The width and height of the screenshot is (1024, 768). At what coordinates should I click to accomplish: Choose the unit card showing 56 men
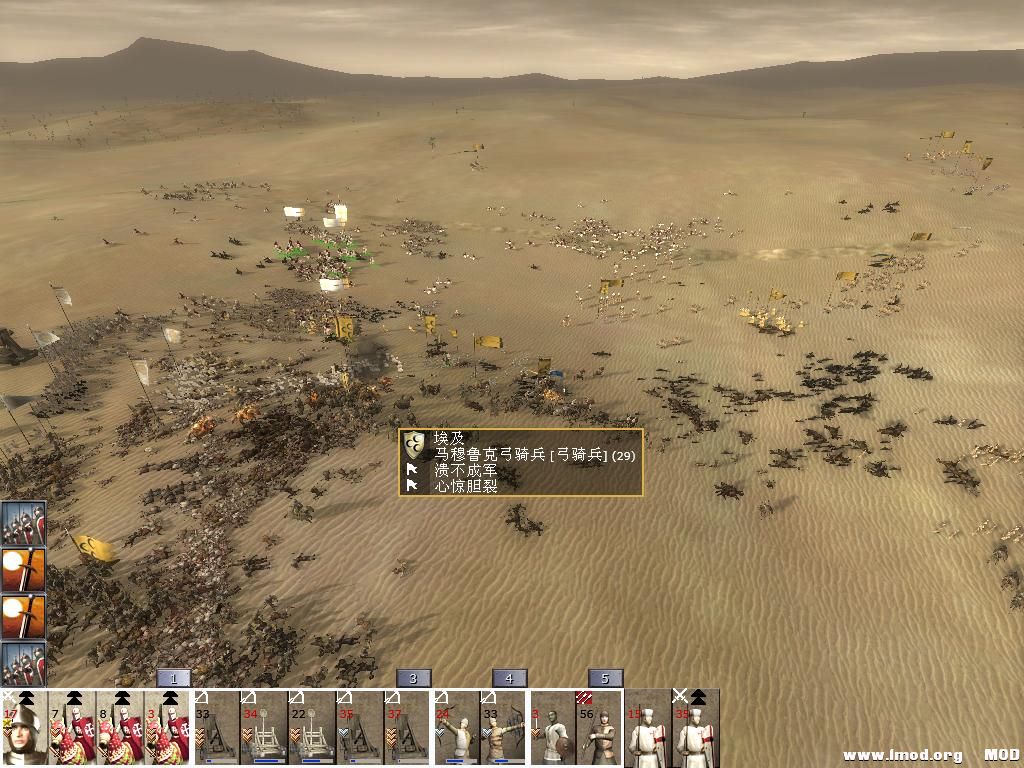(x=600, y=729)
